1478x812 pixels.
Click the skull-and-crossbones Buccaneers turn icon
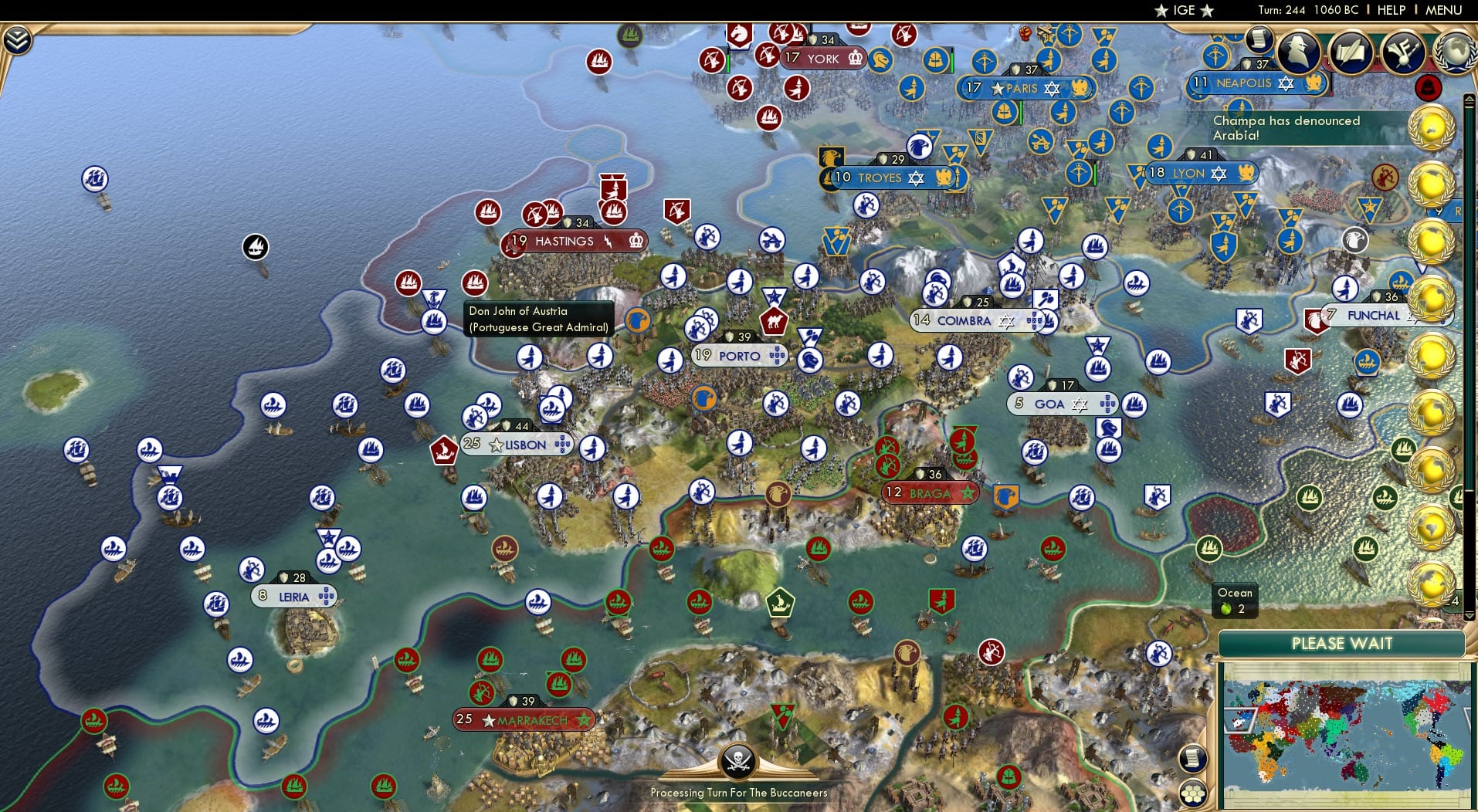[738, 761]
